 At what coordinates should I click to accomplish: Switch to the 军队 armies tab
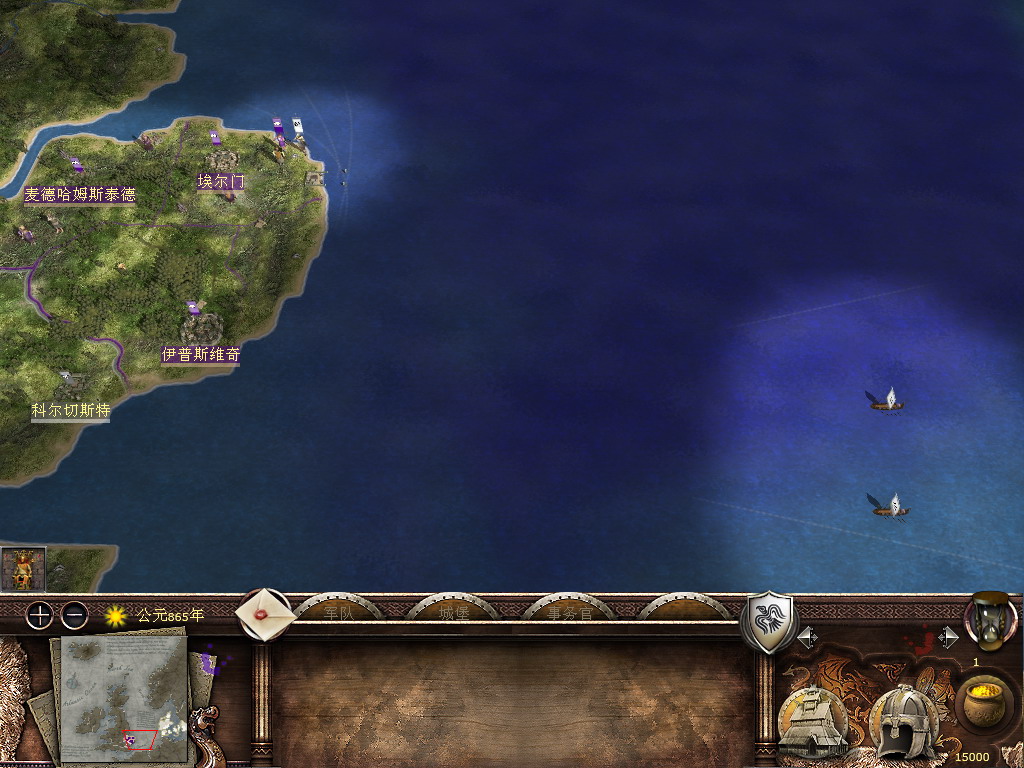point(339,612)
